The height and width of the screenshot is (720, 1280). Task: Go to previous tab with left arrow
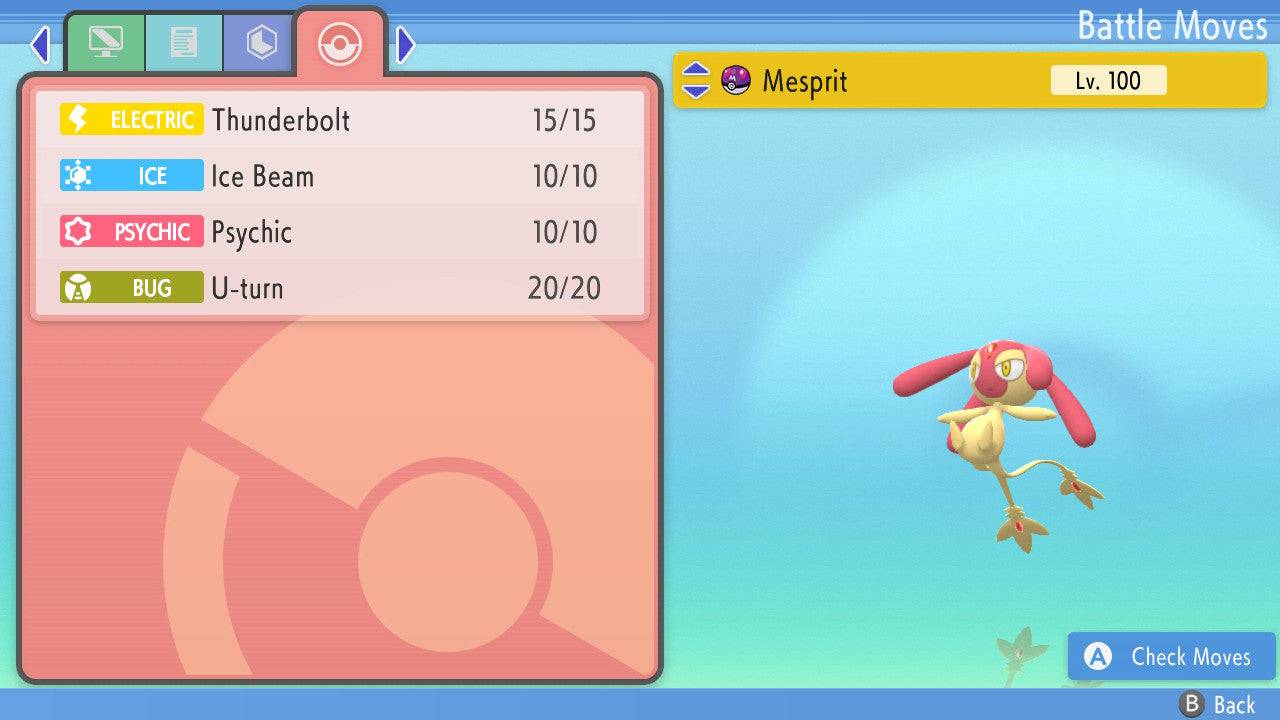point(40,44)
